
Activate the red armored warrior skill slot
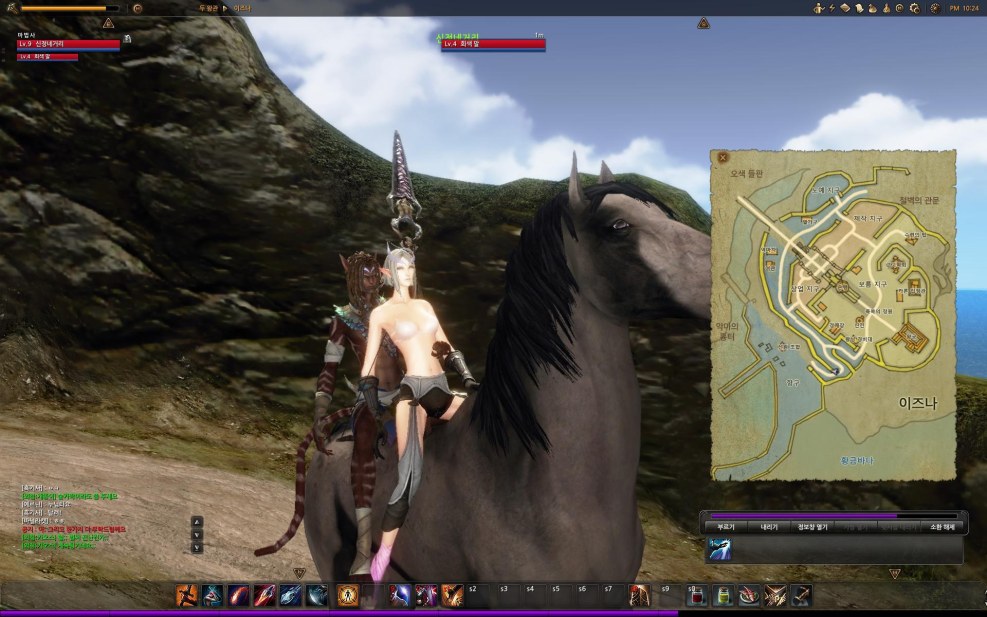(638, 596)
